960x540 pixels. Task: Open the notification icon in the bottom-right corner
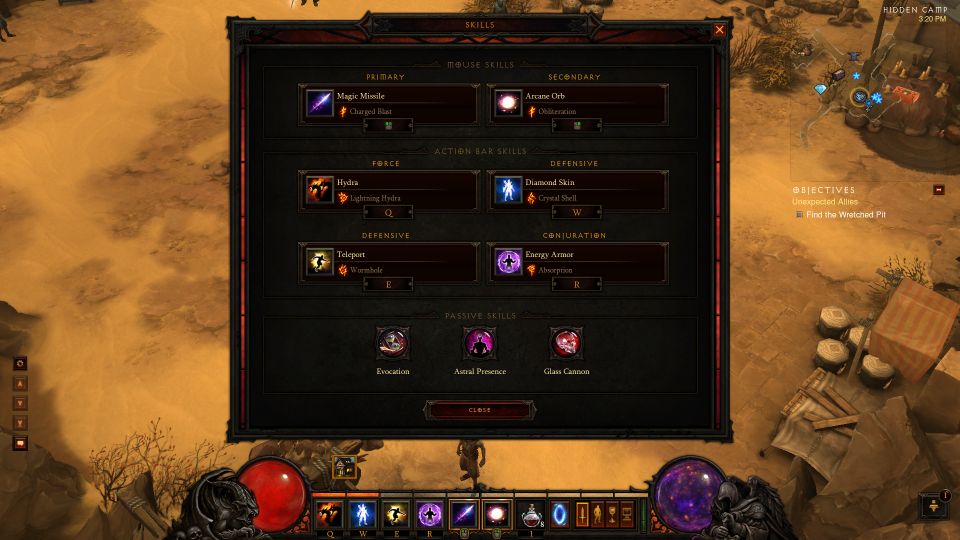[933, 505]
